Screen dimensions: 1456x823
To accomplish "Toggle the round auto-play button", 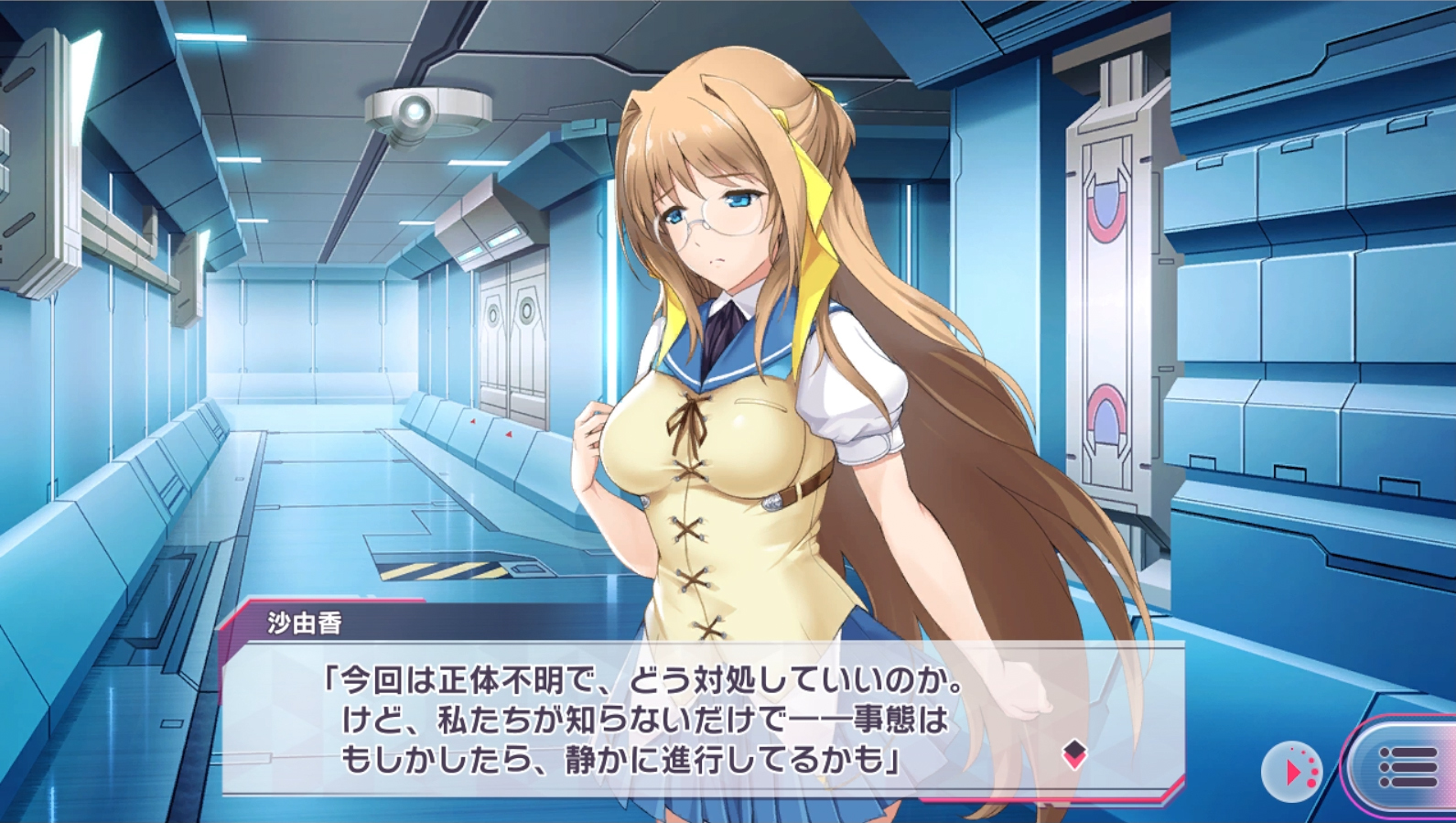I will point(1291,772).
